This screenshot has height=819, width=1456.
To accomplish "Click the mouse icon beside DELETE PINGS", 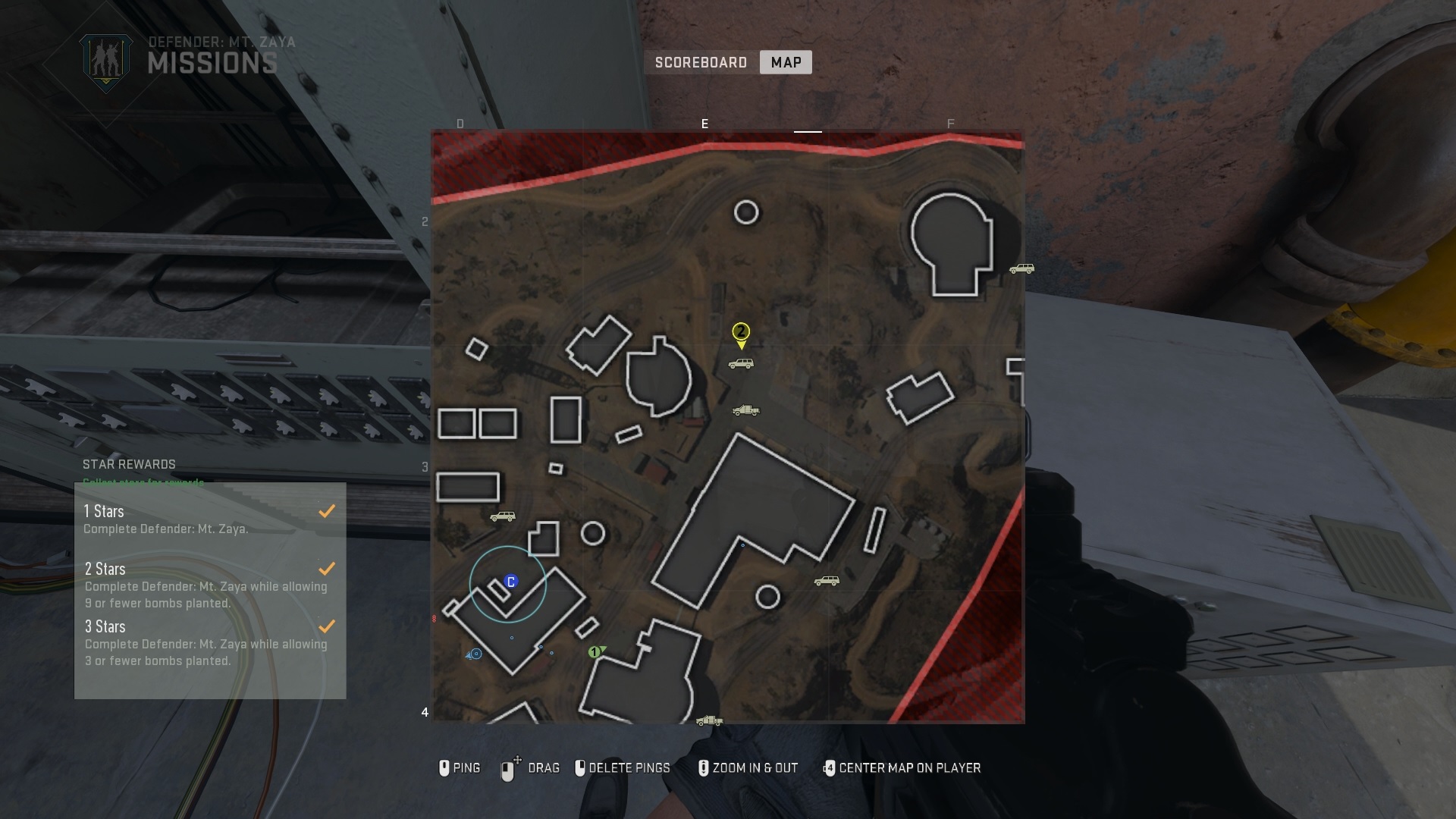I will click(x=580, y=767).
